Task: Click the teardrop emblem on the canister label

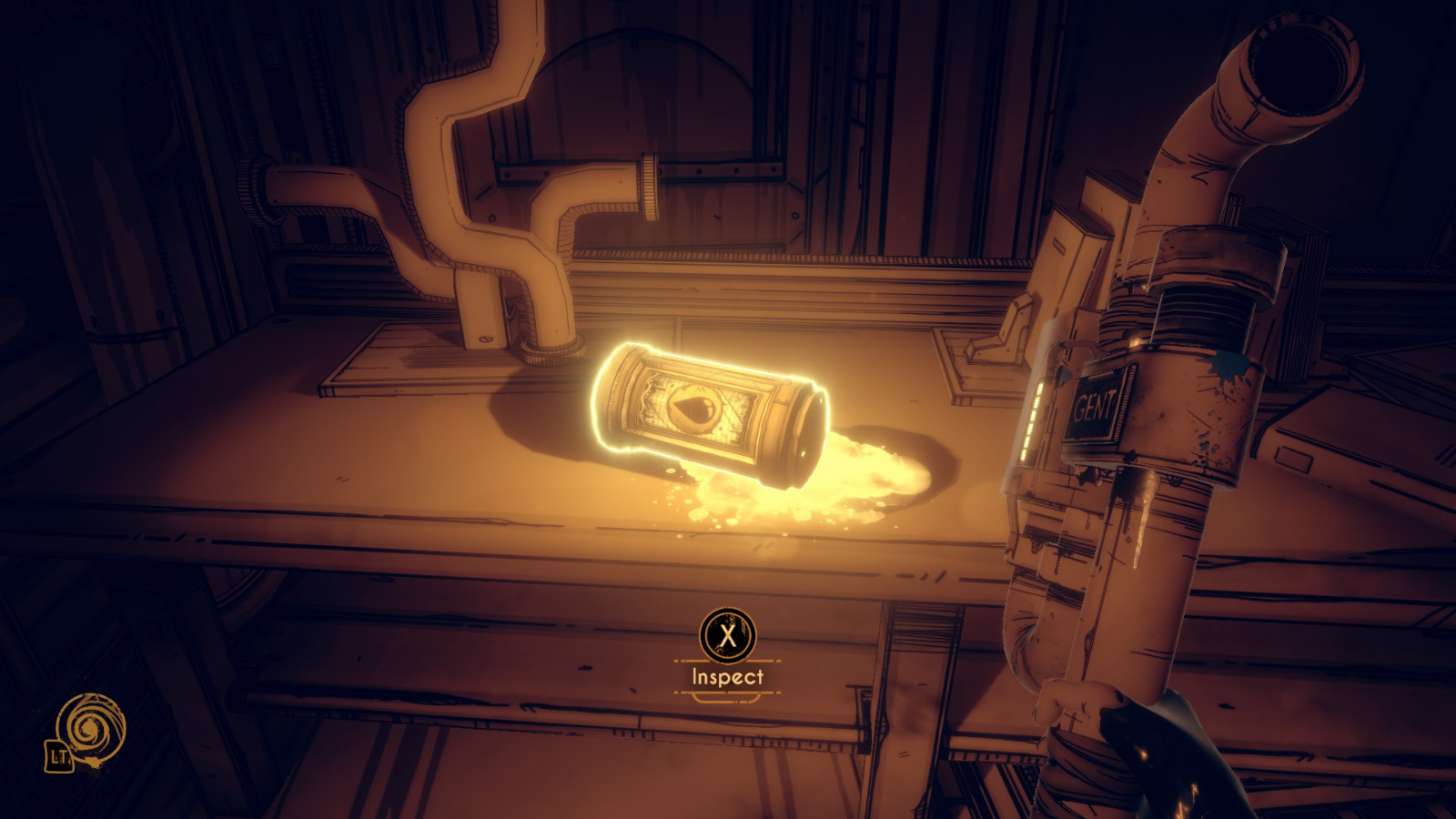Action: pos(693,408)
